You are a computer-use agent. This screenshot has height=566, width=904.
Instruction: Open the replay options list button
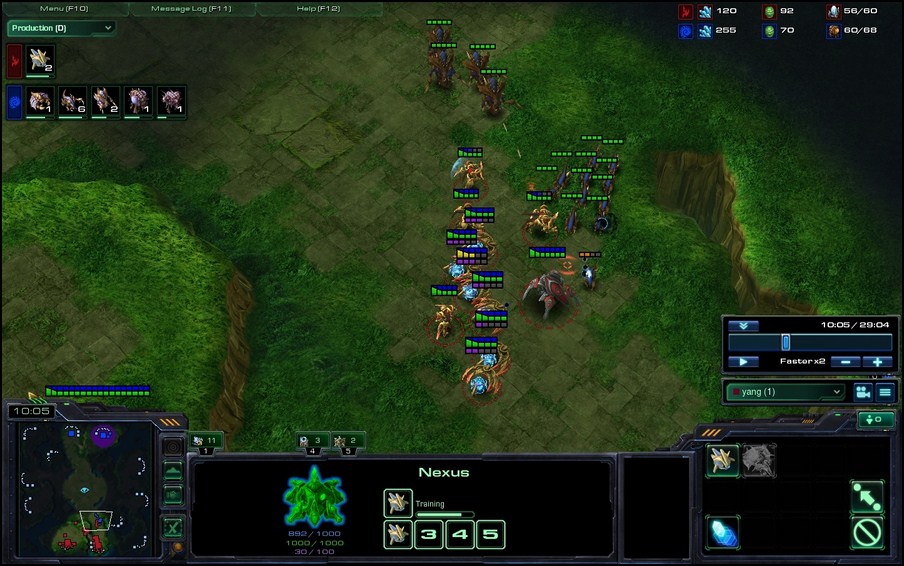click(x=885, y=391)
